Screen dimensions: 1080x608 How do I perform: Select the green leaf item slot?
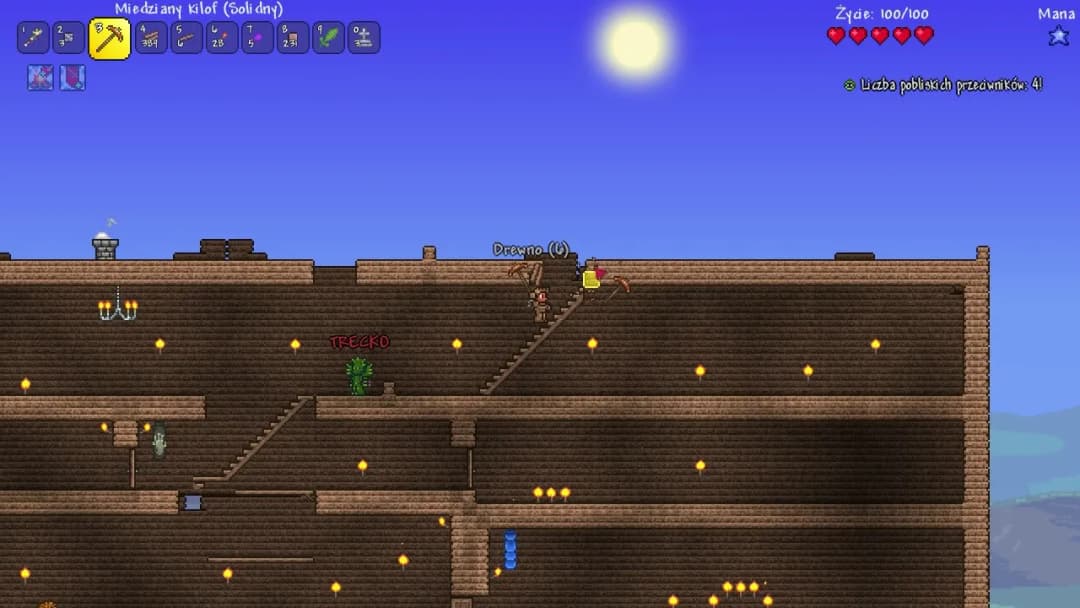328,38
